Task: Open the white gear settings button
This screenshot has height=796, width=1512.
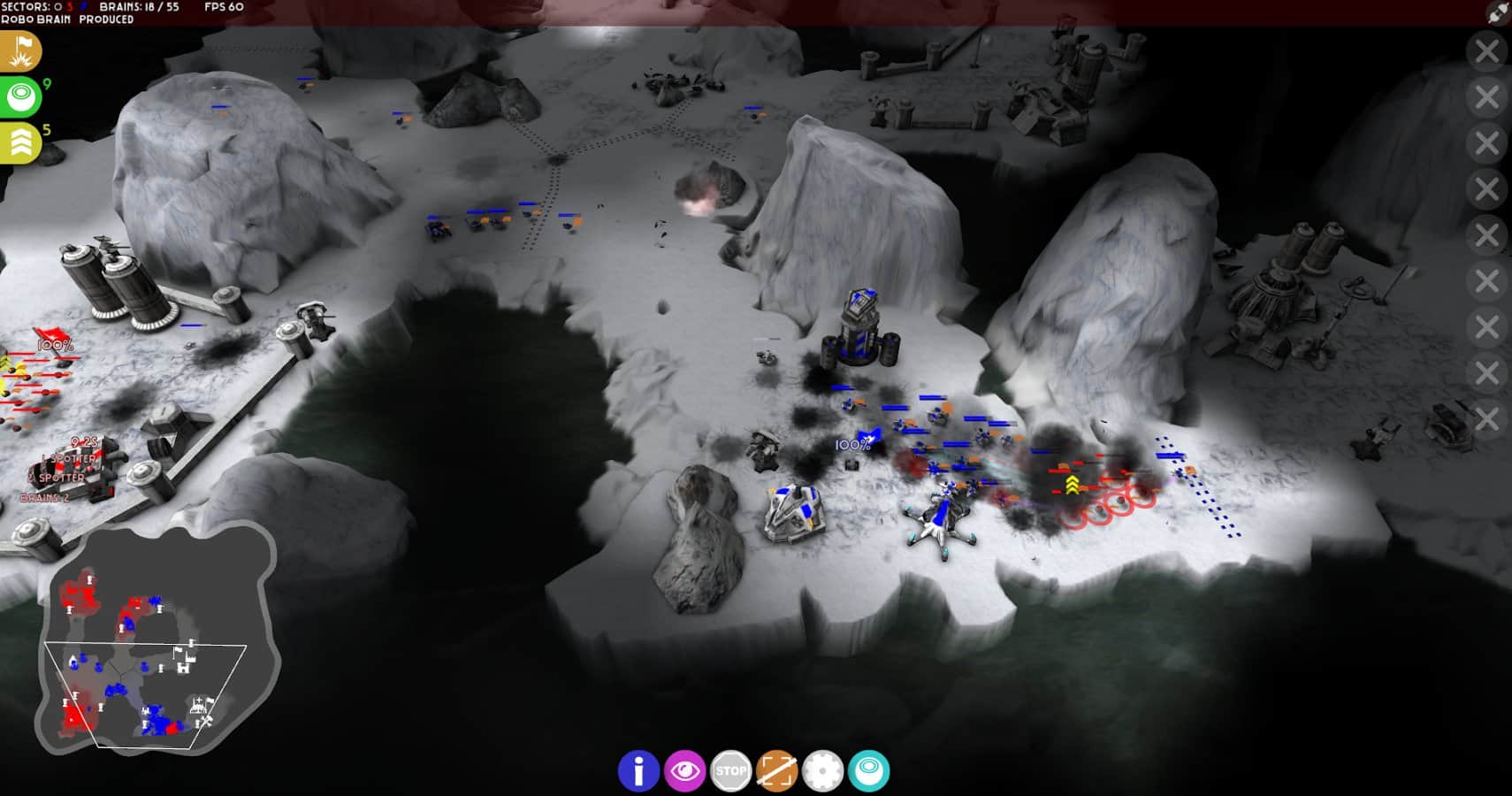Action: (822, 771)
